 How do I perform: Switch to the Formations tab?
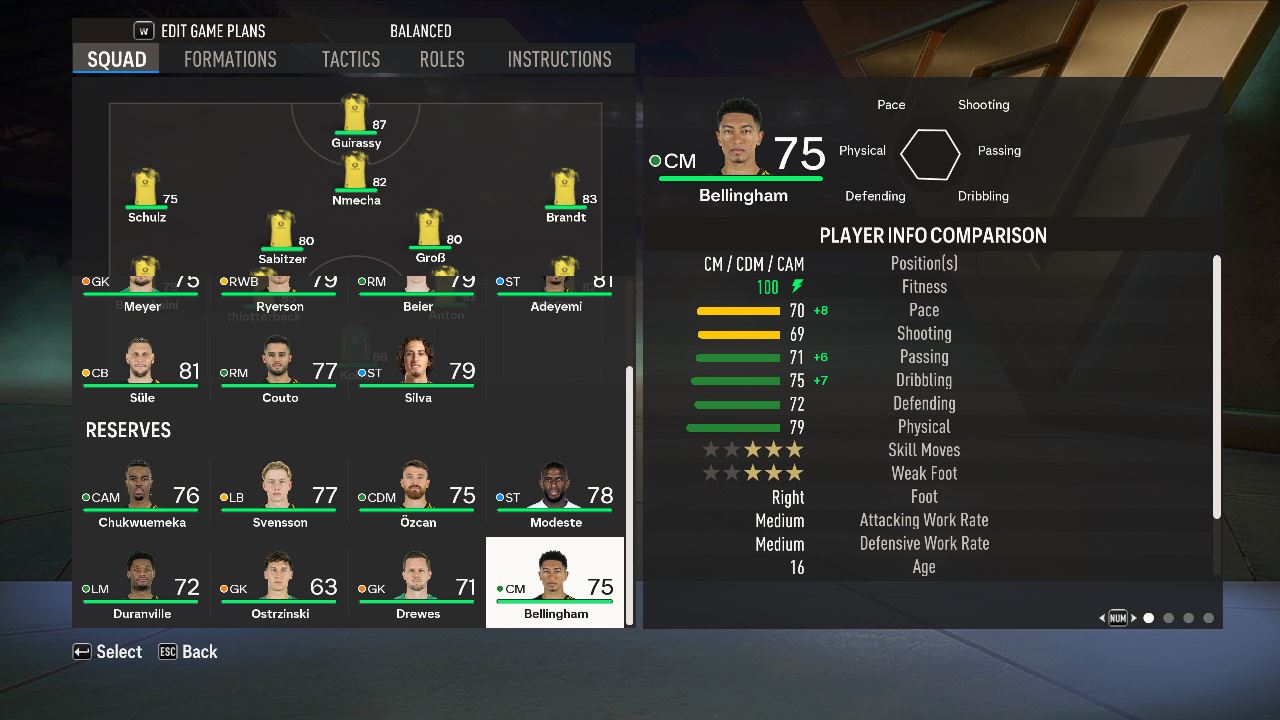pos(230,59)
